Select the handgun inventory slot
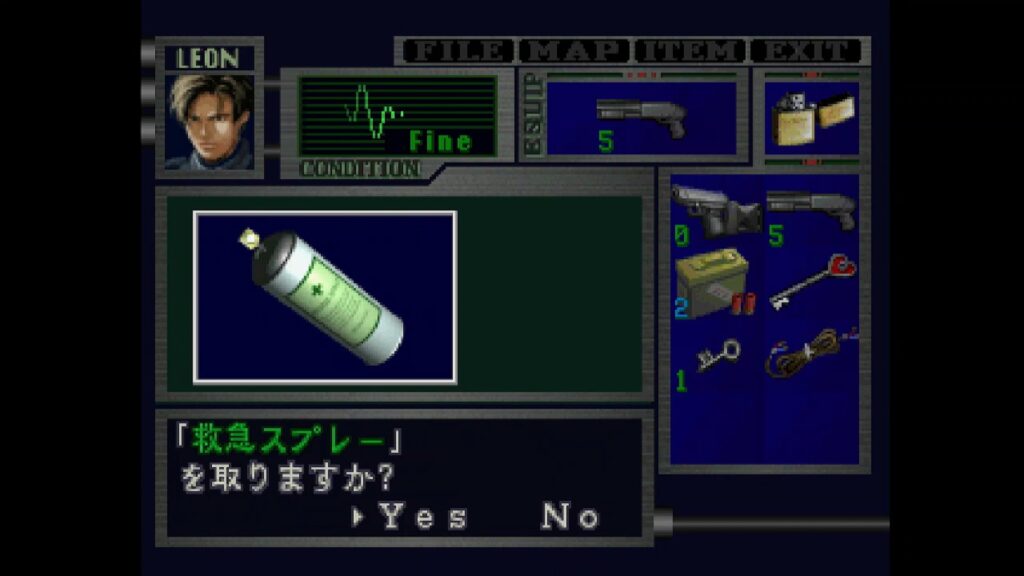 [716, 213]
